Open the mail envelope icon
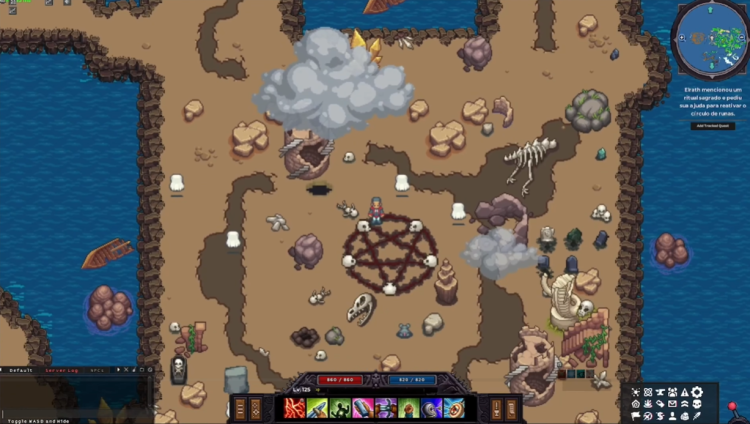 click(x=672, y=404)
